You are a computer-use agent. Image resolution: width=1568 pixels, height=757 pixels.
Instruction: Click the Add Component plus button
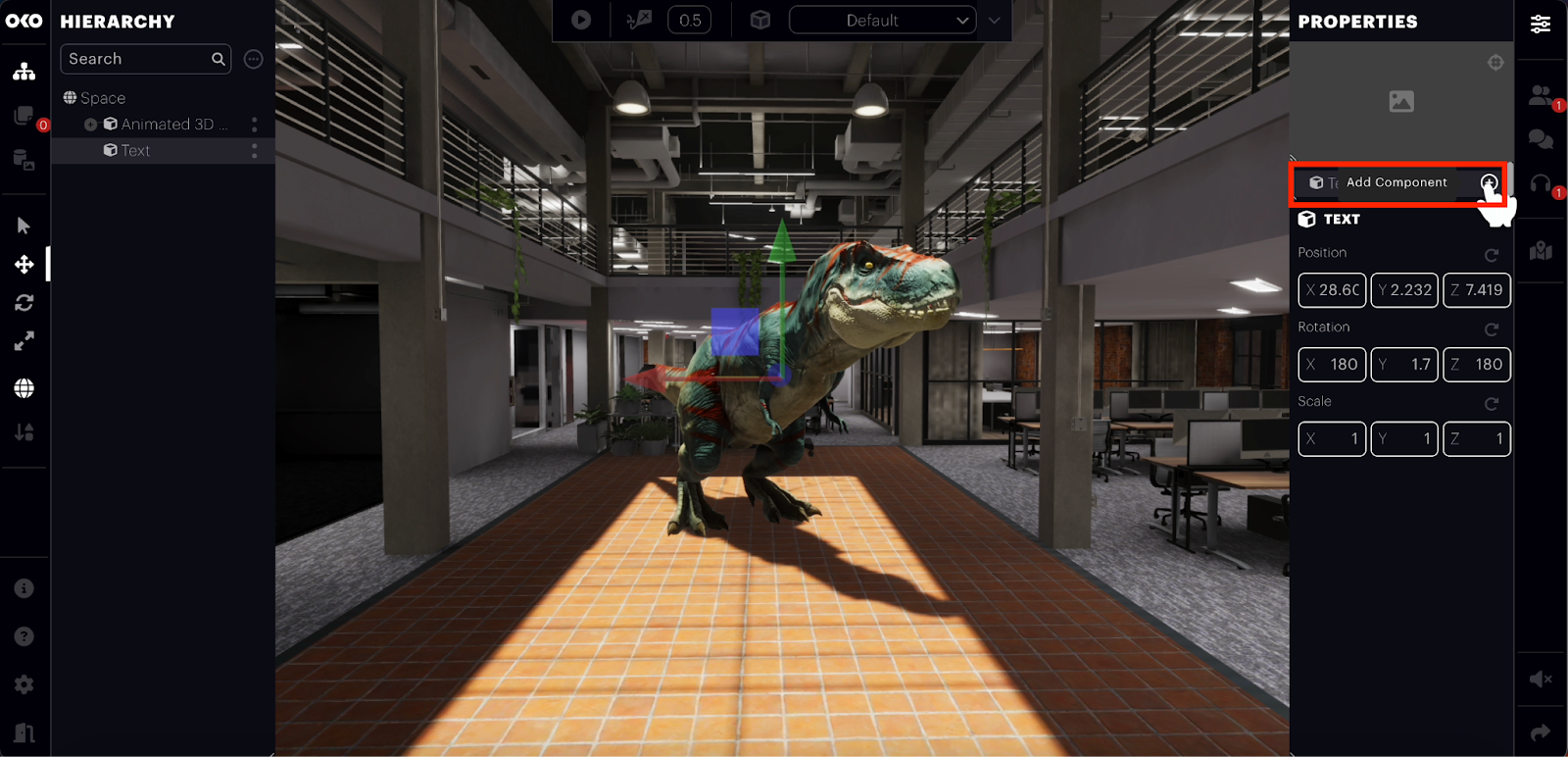pos(1489,182)
